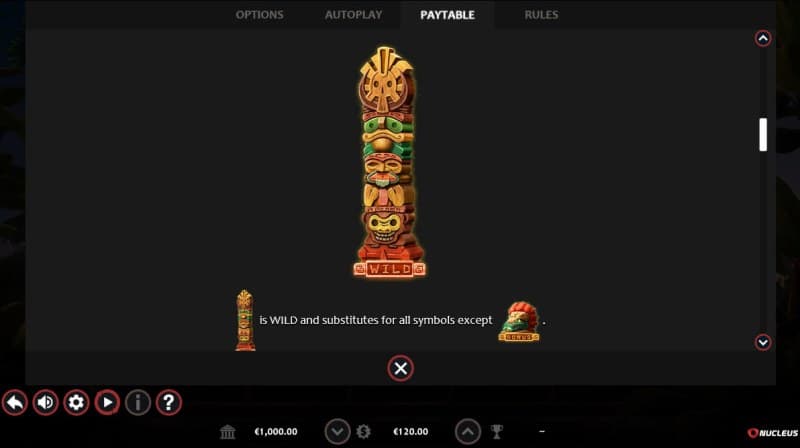Show the Rules tab
The height and width of the screenshot is (448, 800).
coord(541,15)
